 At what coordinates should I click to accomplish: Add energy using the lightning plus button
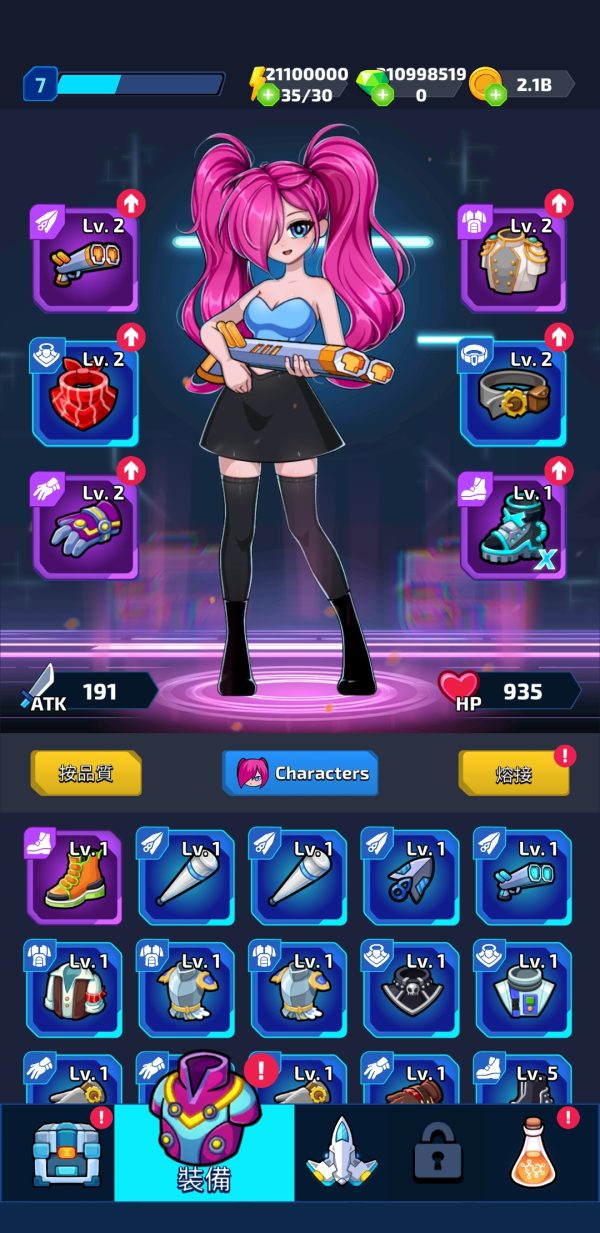pyautogui.click(x=268, y=95)
